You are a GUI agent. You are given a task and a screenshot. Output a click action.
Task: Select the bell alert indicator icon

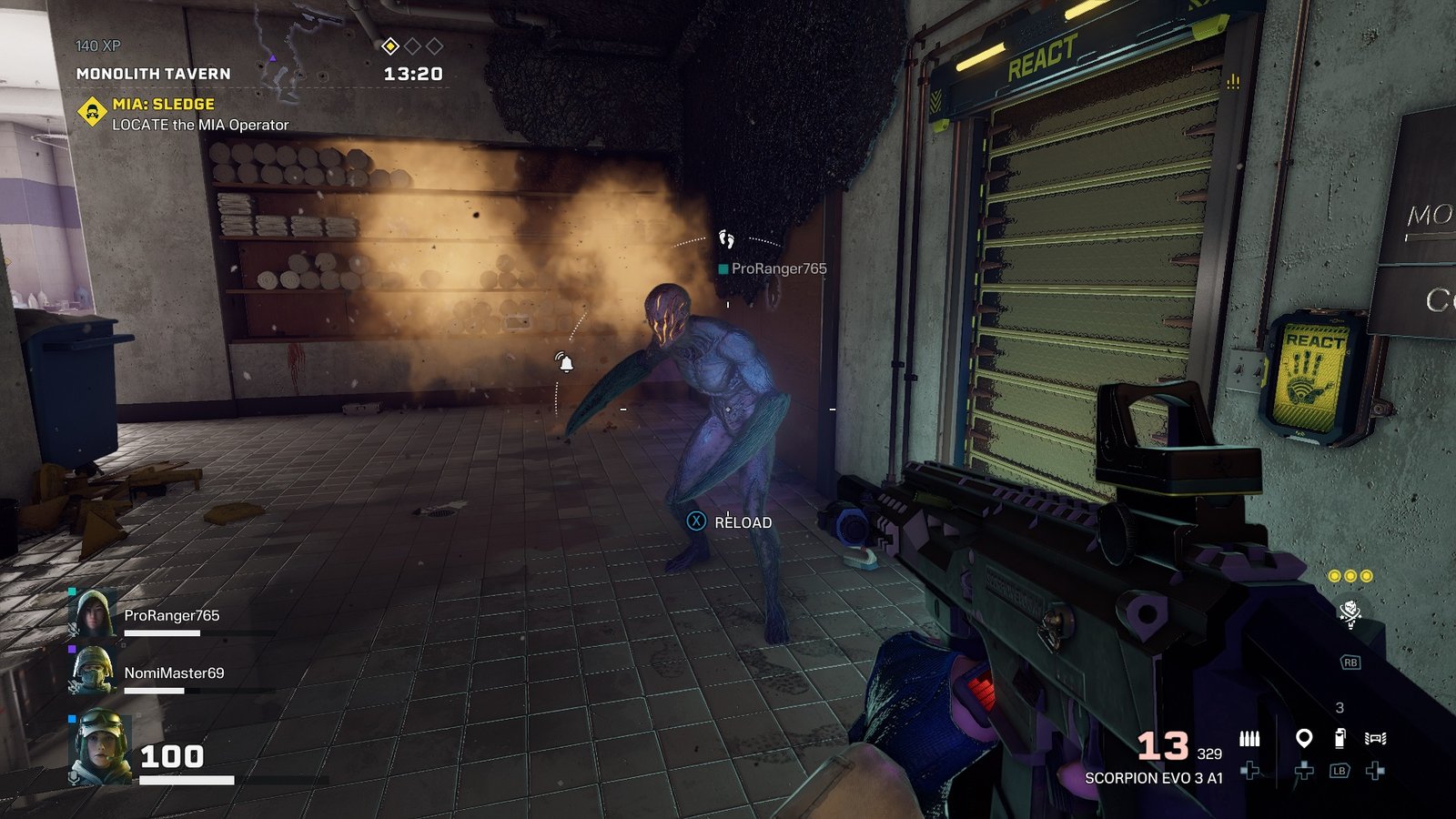(565, 362)
